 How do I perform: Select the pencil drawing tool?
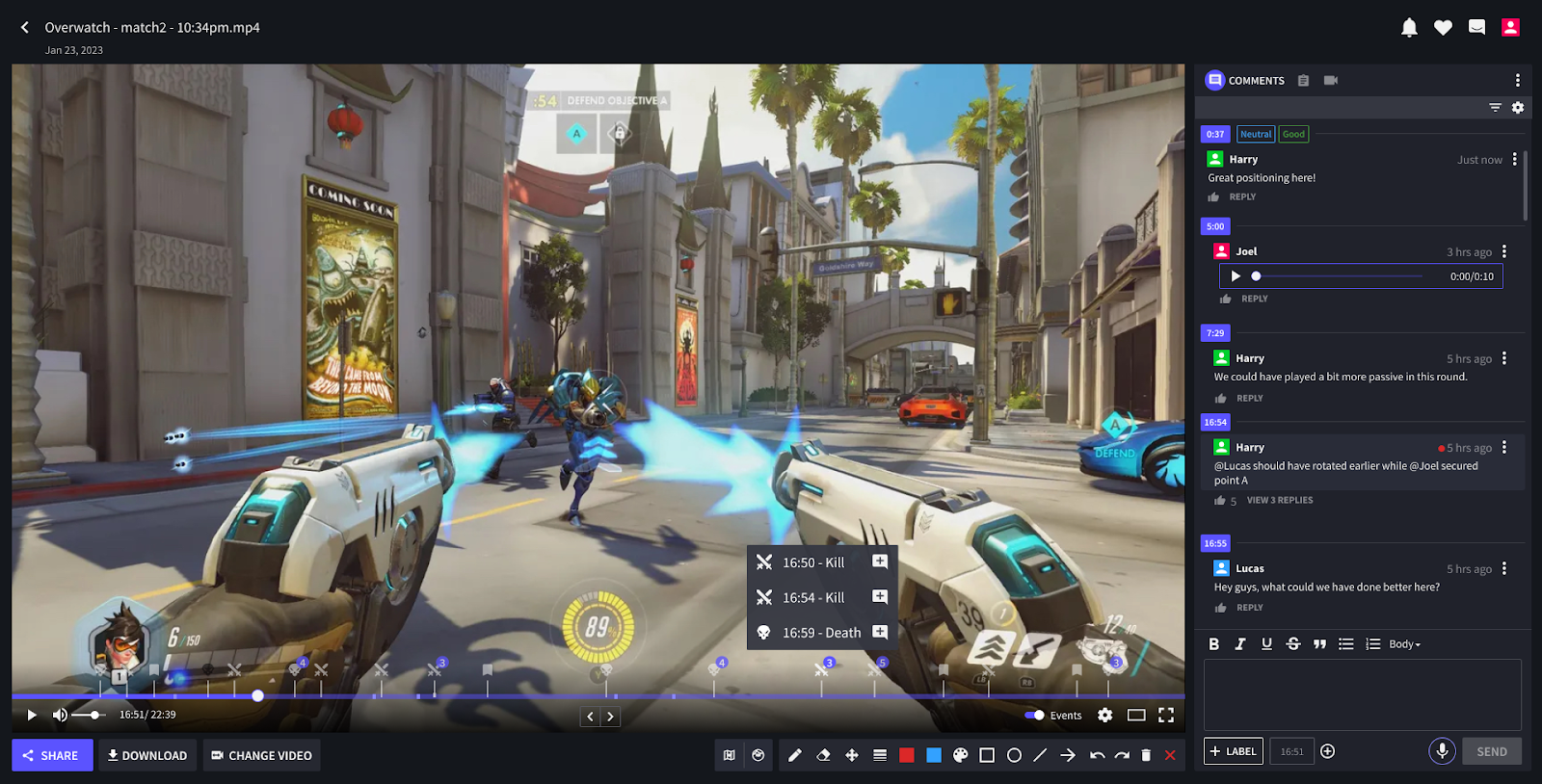point(793,755)
